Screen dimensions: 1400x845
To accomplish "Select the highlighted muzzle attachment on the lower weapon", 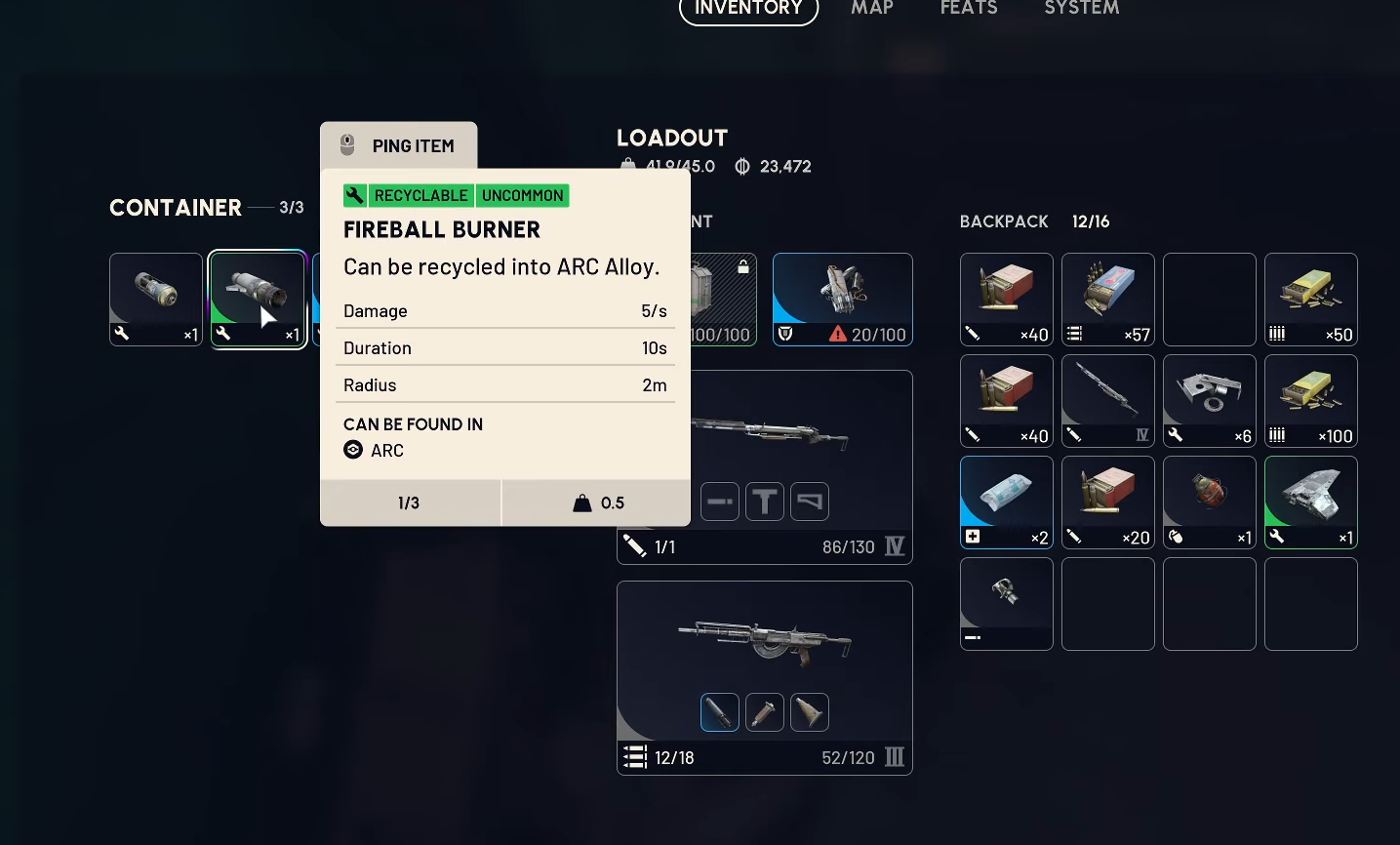I will (x=720, y=712).
